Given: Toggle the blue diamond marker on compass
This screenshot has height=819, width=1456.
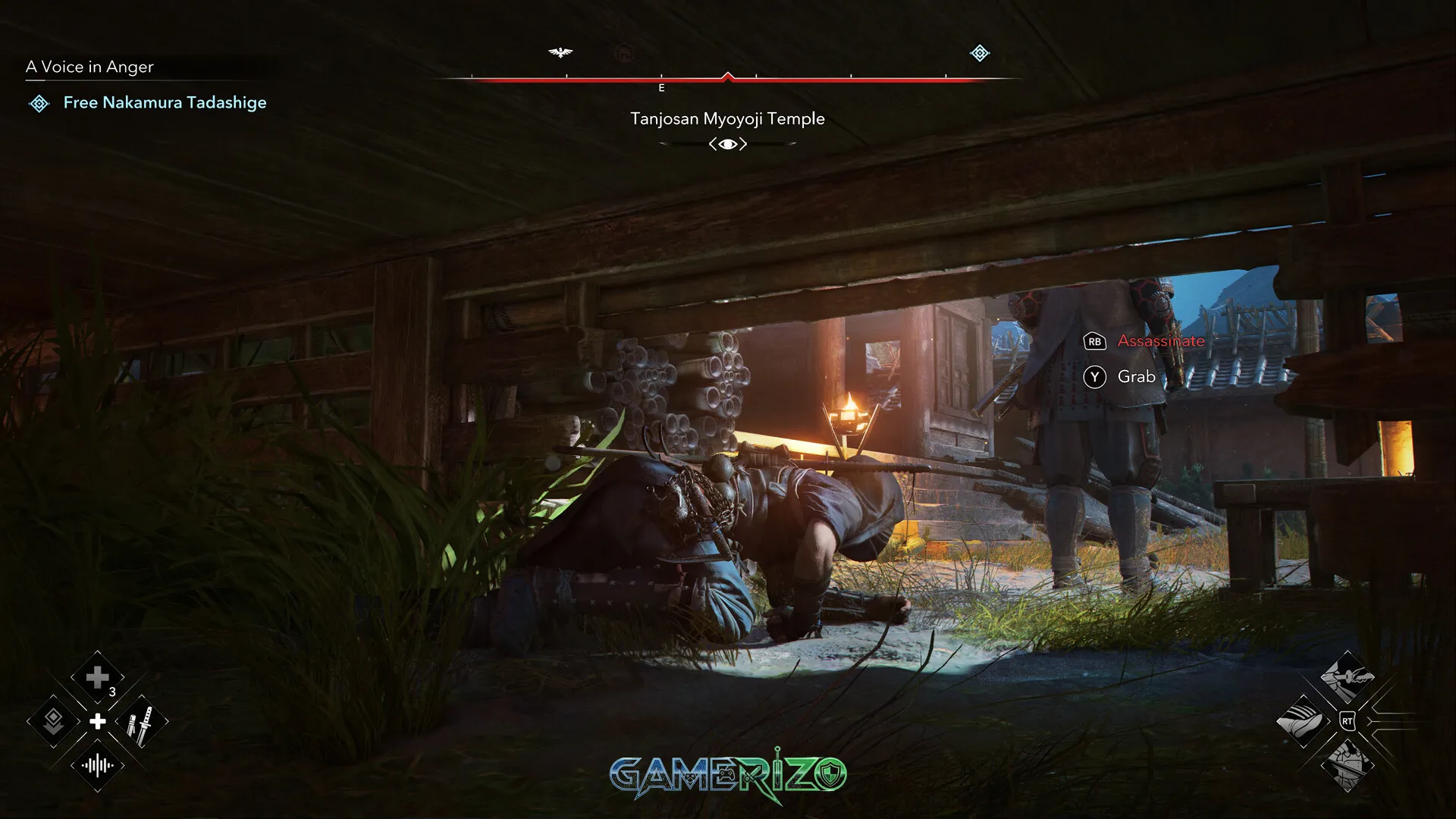Looking at the screenshot, I should (978, 53).
